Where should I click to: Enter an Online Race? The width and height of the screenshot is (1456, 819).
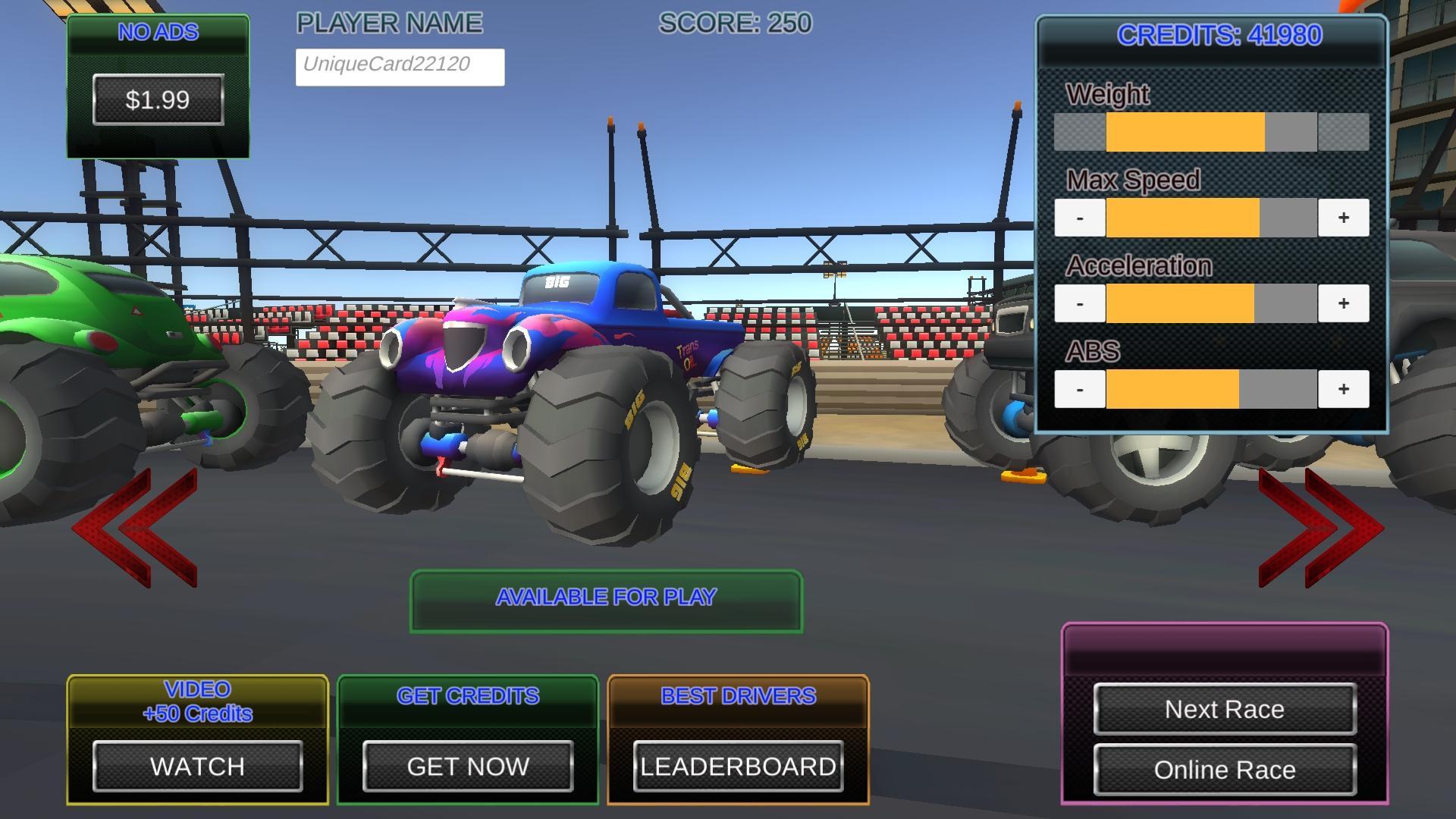pyautogui.click(x=1224, y=770)
